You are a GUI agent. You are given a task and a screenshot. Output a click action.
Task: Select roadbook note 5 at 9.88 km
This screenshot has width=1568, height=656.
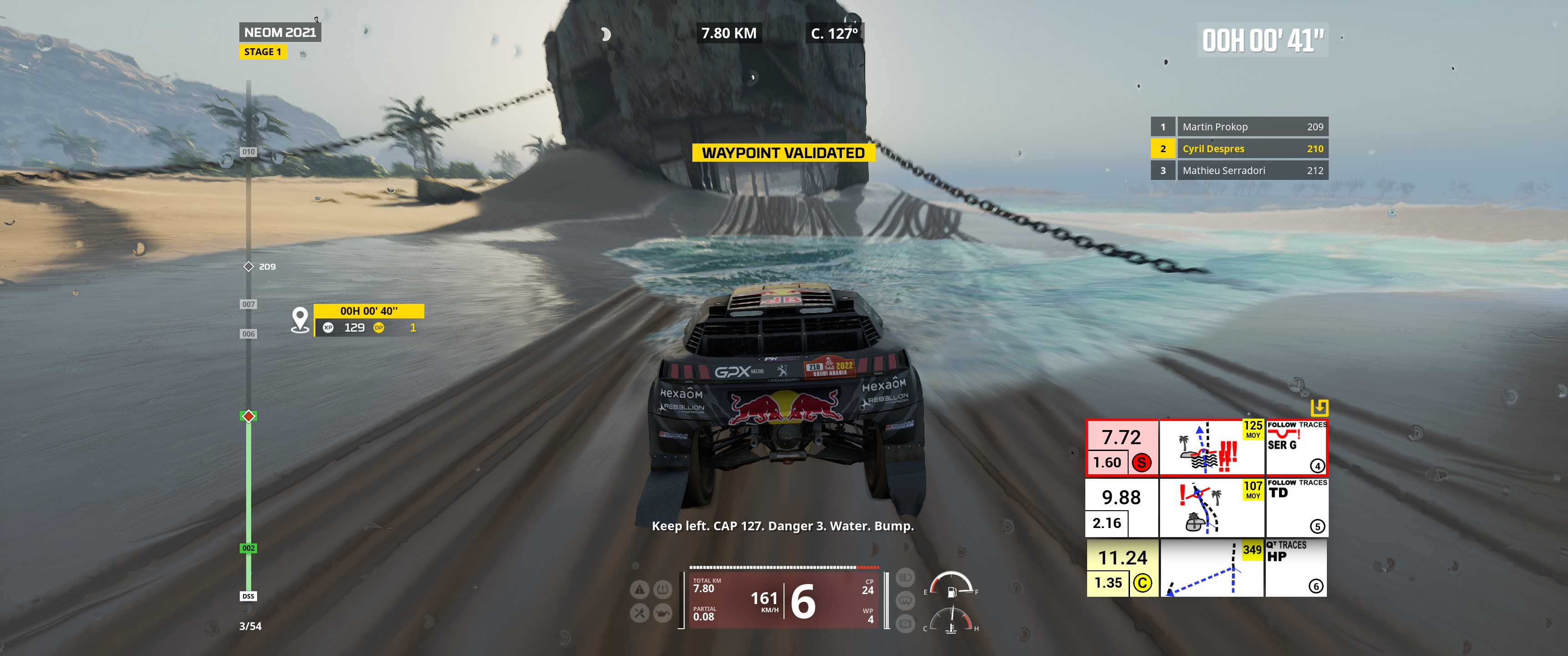pyautogui.click(x=1207, y=507)
